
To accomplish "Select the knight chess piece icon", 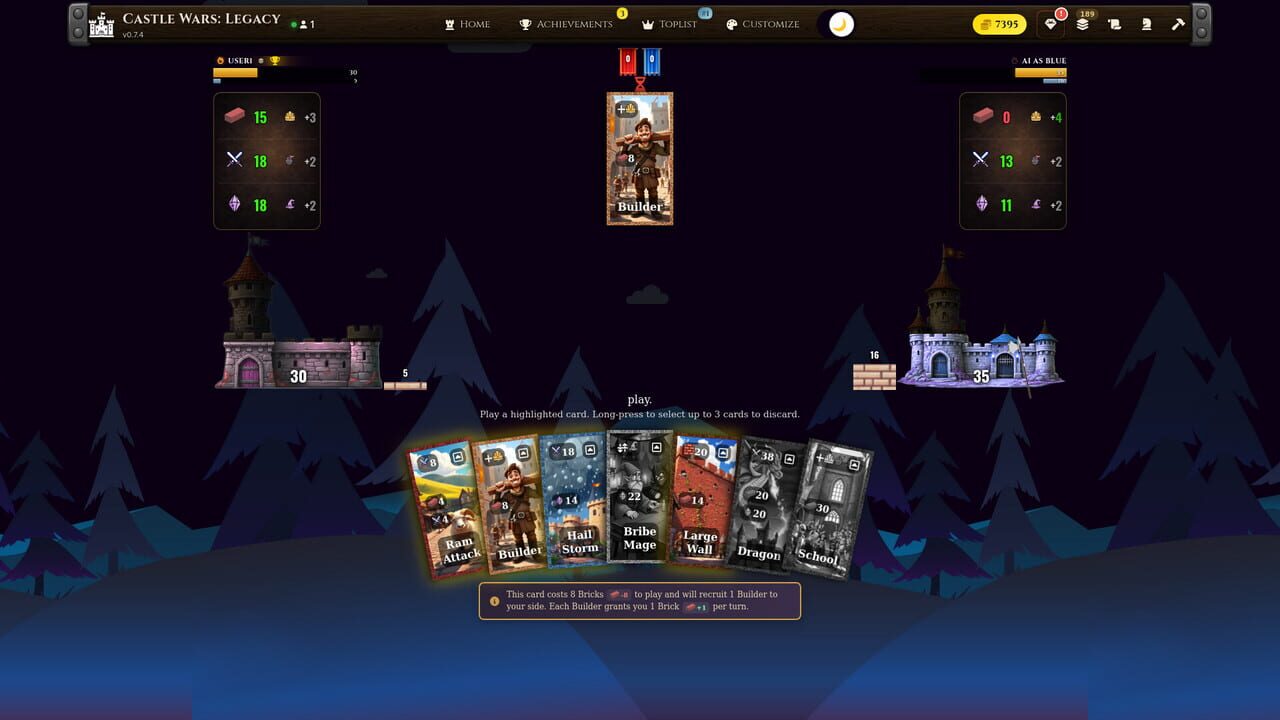I will [1146, 24].
